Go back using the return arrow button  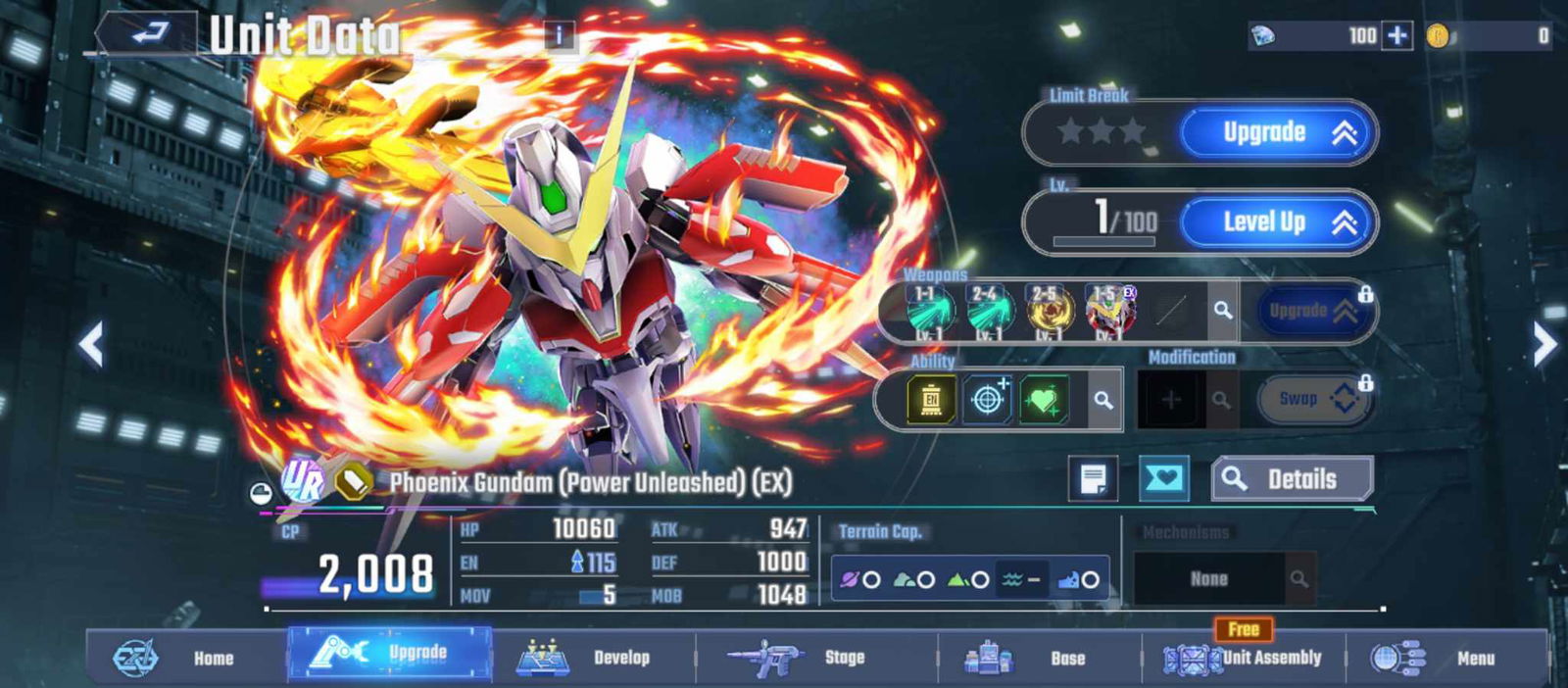(147, 34)
